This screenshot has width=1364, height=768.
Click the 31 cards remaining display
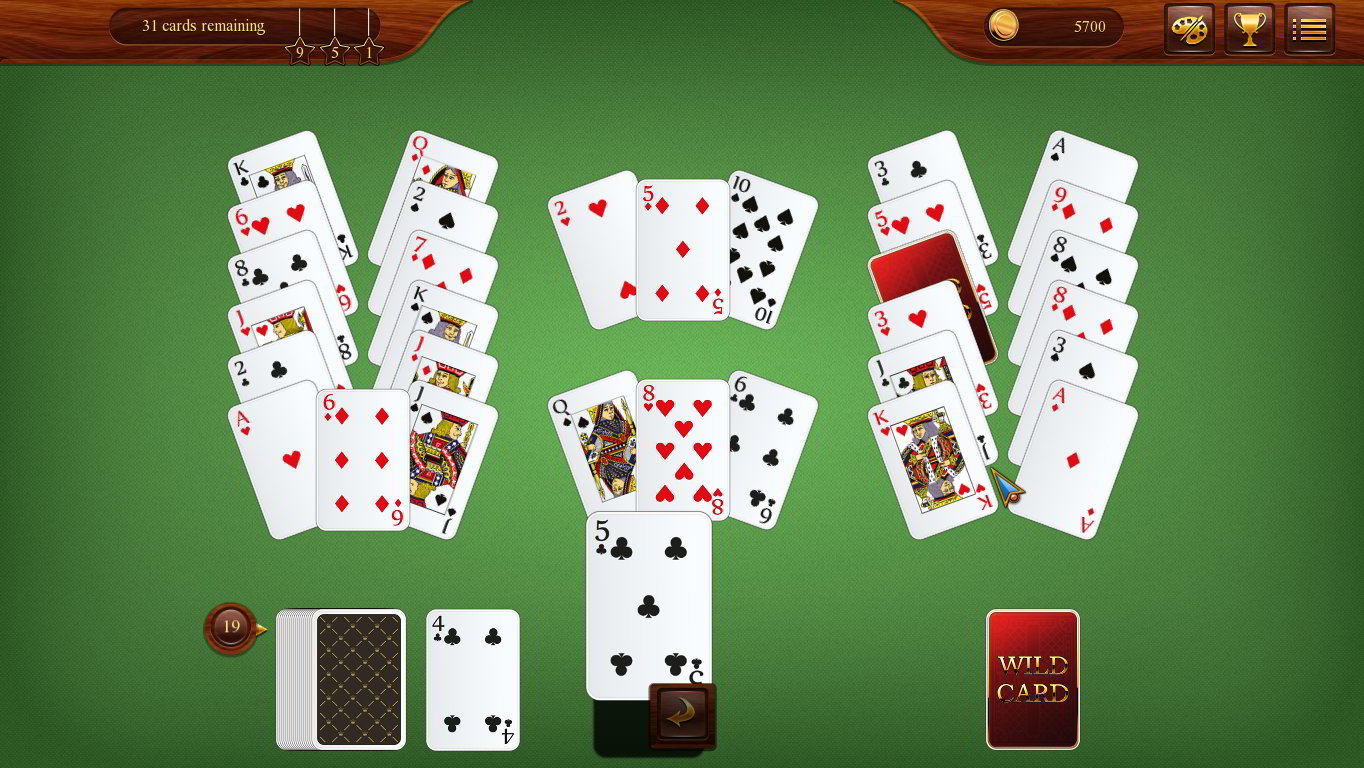click(x=203, y=26)
